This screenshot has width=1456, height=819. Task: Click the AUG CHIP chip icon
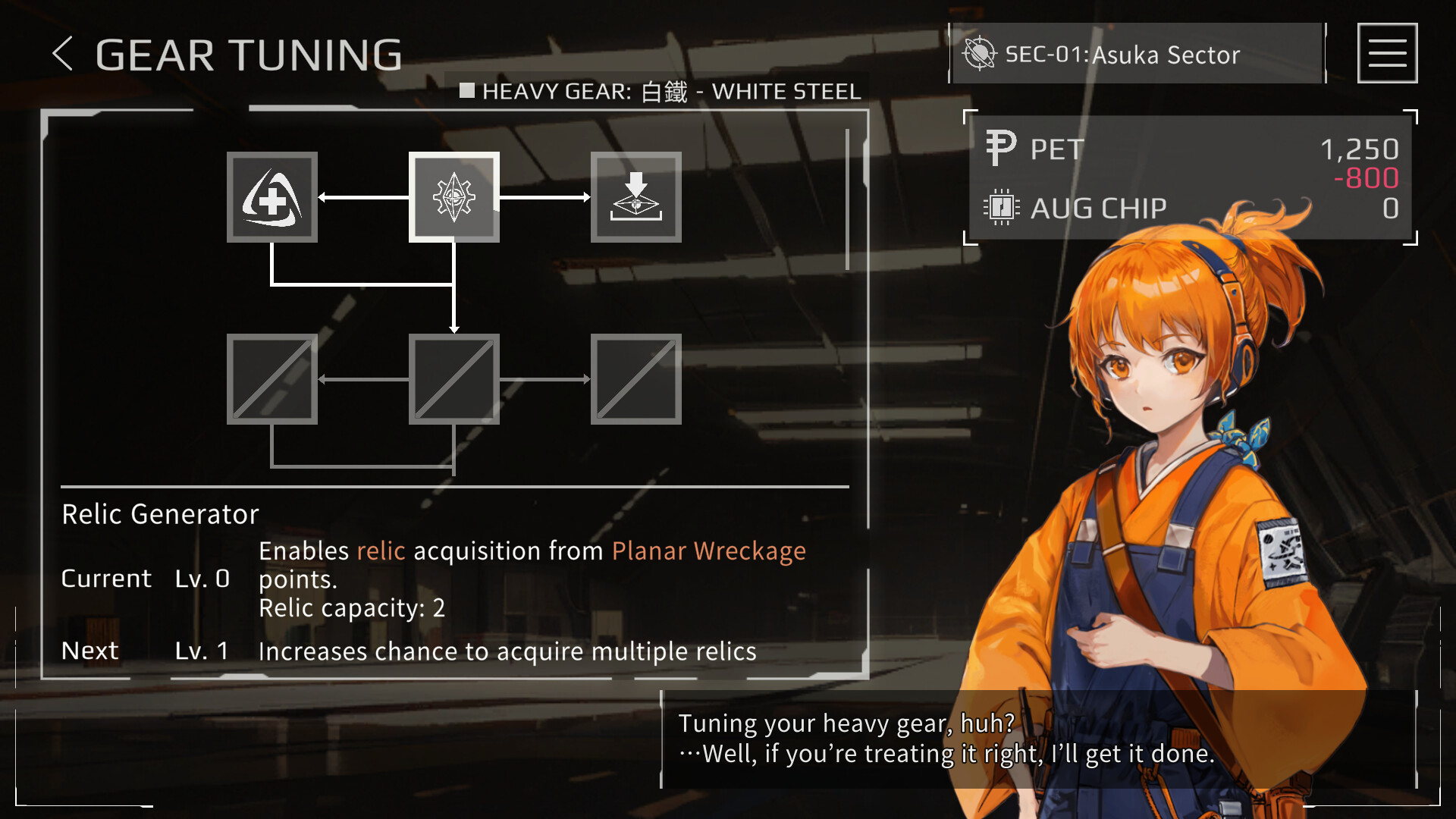pyautogui.click(x=1001, y=207)
